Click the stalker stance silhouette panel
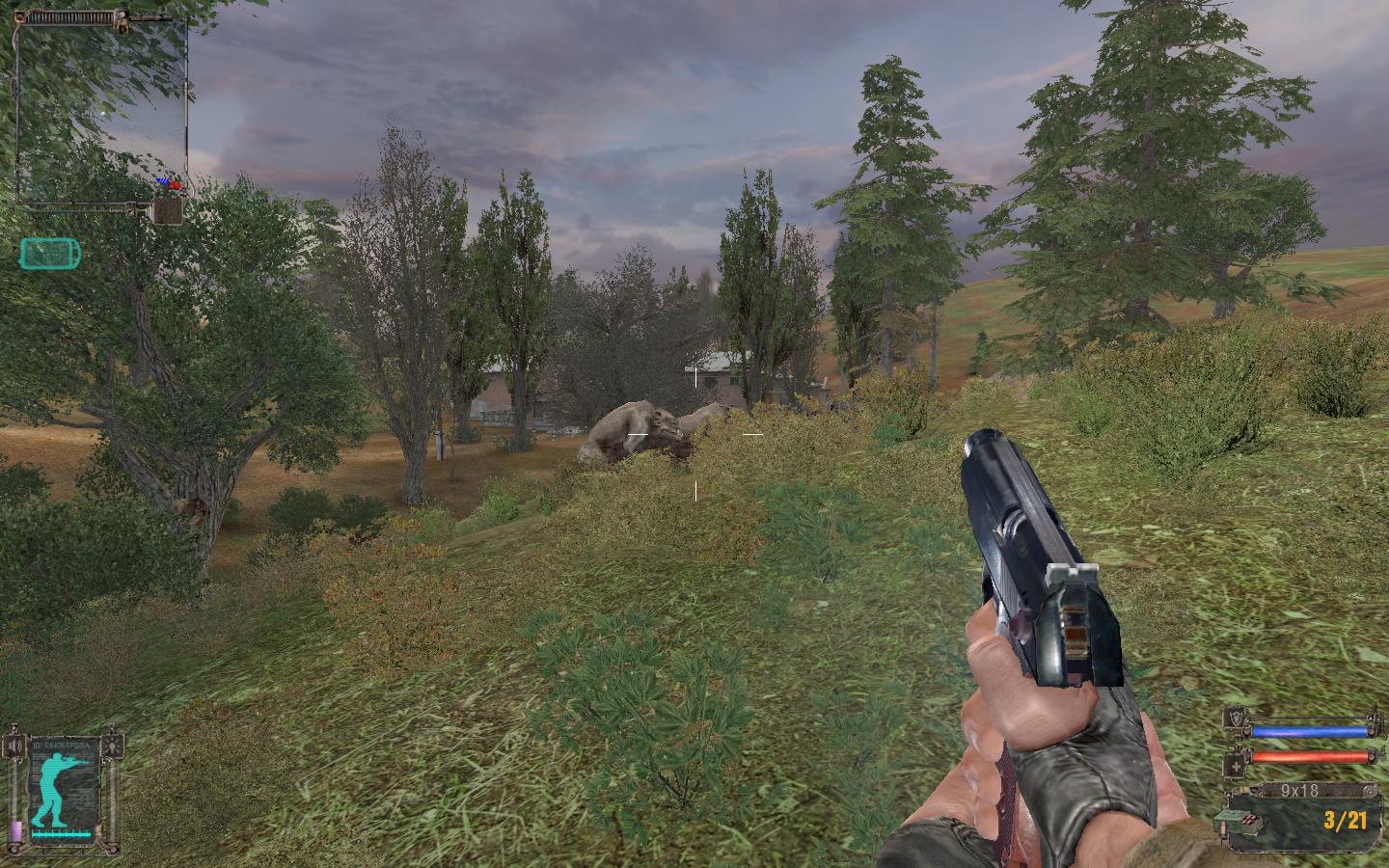This screenshot has width=1389, height=868. click(63, 792)
